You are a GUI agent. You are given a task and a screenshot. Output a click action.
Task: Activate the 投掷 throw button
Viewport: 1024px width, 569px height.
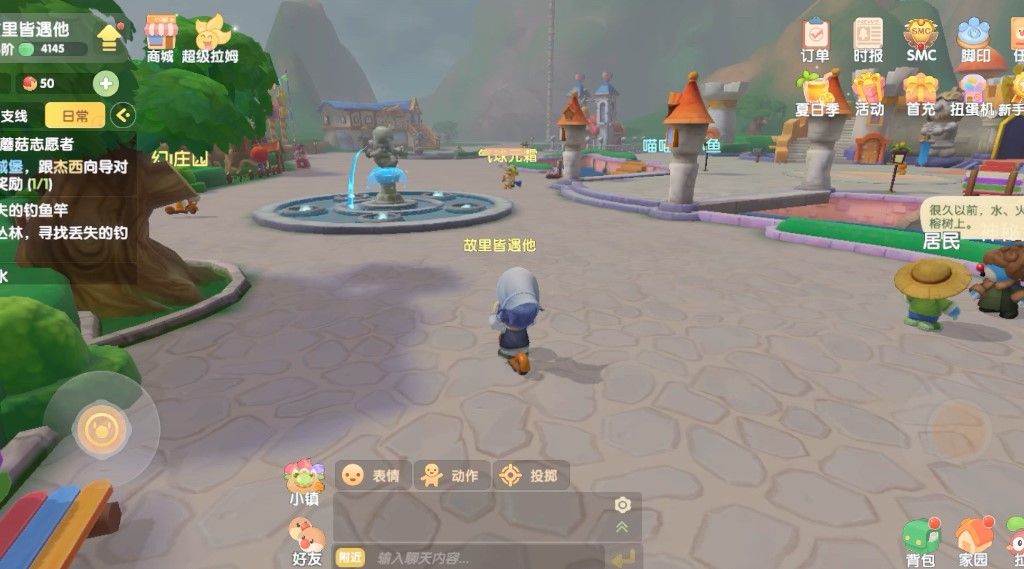(532, 475)
